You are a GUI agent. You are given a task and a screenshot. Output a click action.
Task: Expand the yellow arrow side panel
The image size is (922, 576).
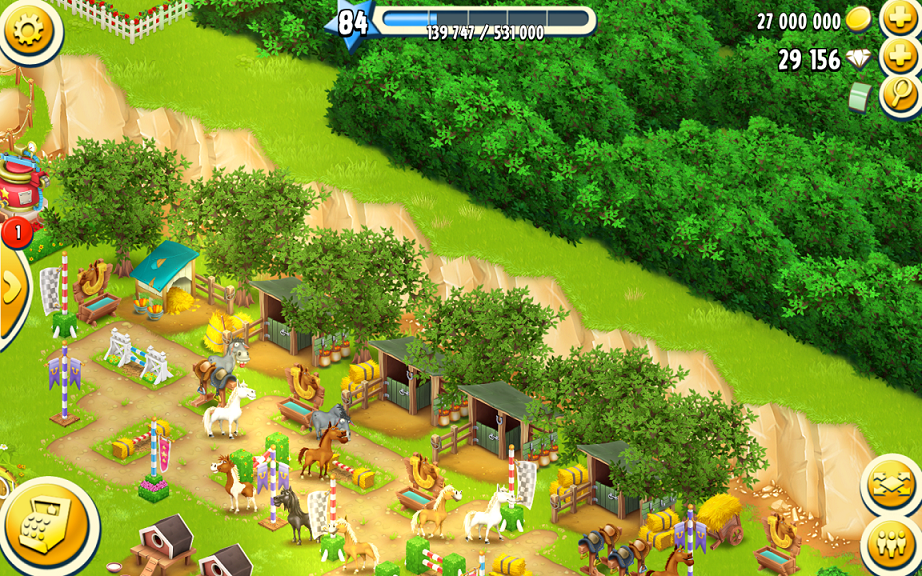[12, 290]
